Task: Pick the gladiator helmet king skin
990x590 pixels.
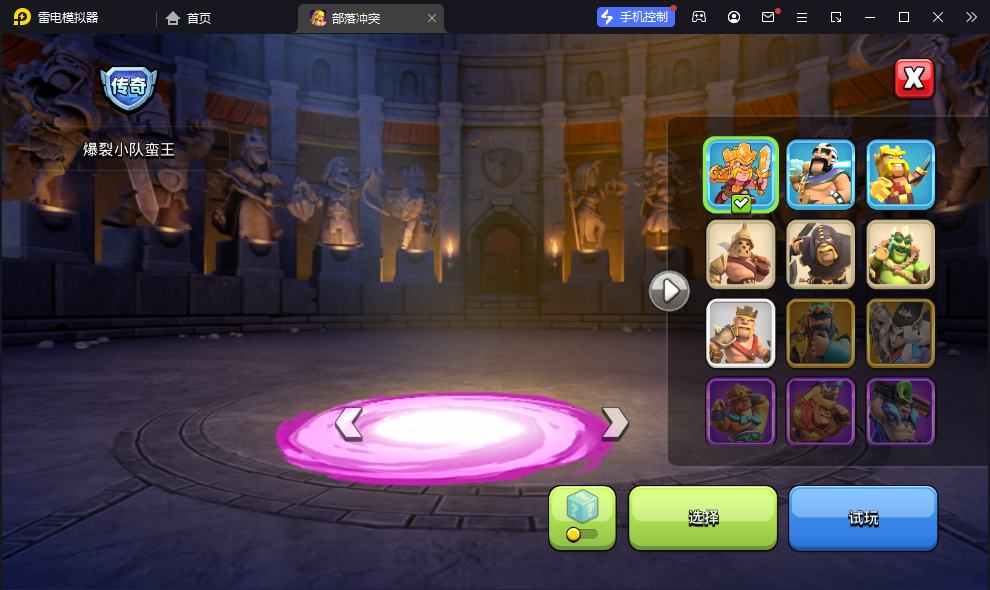Action: point(741,254)
